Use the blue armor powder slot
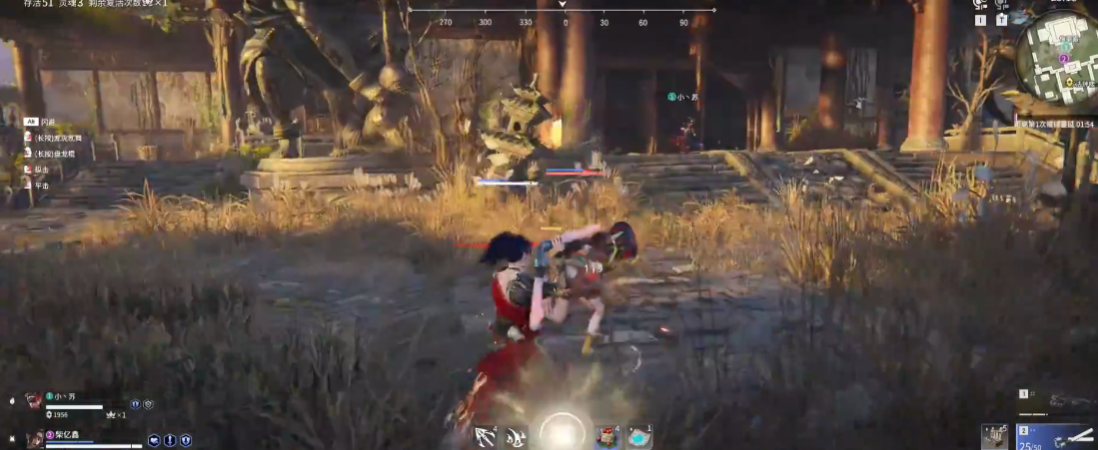 pyautogui.click(x=639, y=436)
